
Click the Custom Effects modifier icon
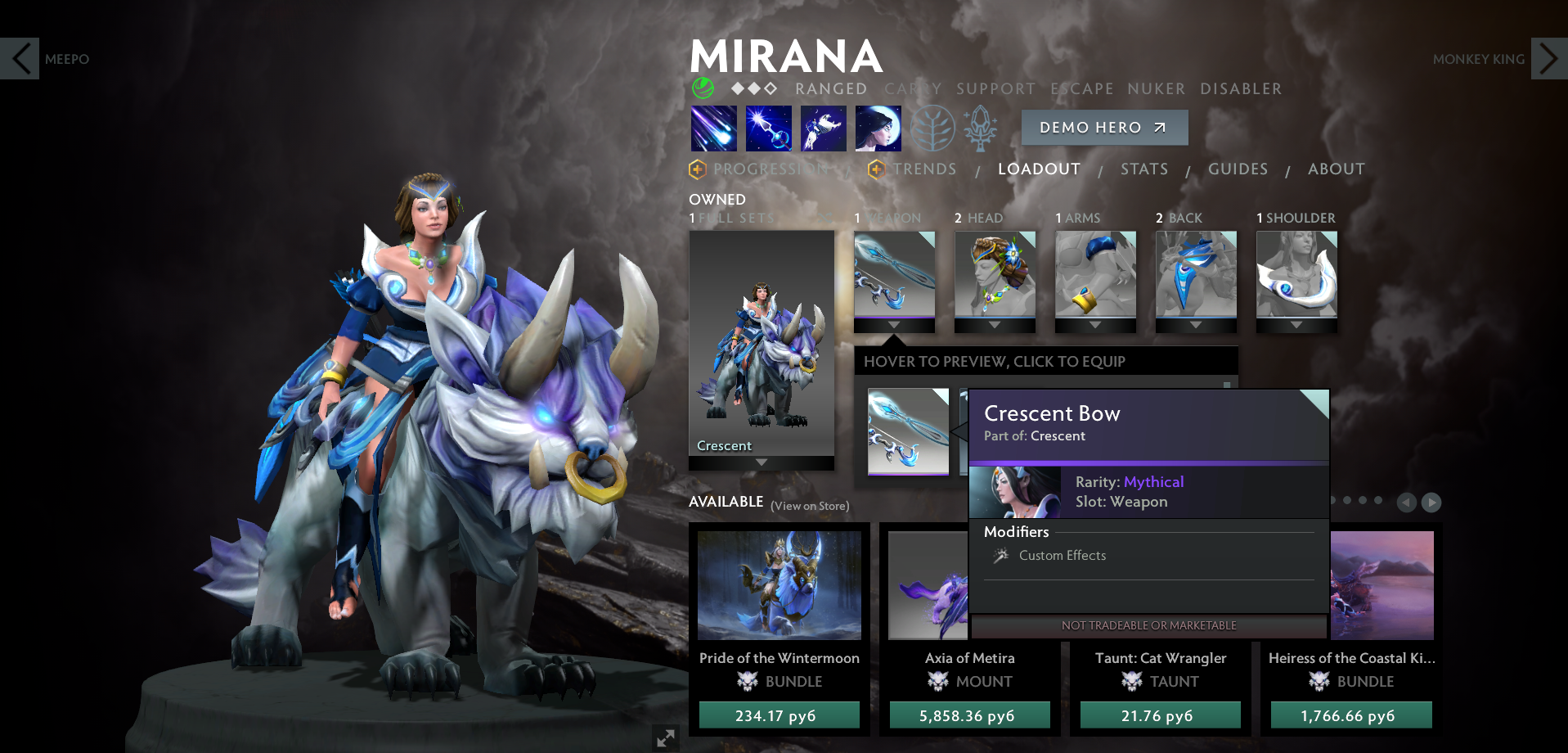pyautogui.click(x=1001, y=556)
